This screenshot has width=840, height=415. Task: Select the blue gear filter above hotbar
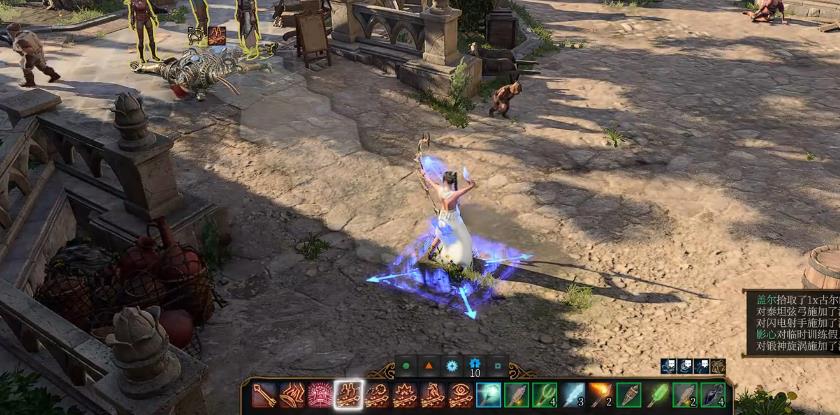[452, 367]
